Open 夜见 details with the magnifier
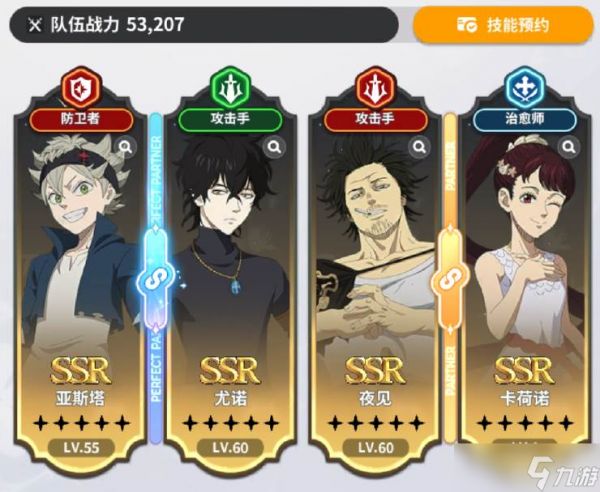This screenshot has height=492, width=600. pyautogui.click(x=421, y=147)
